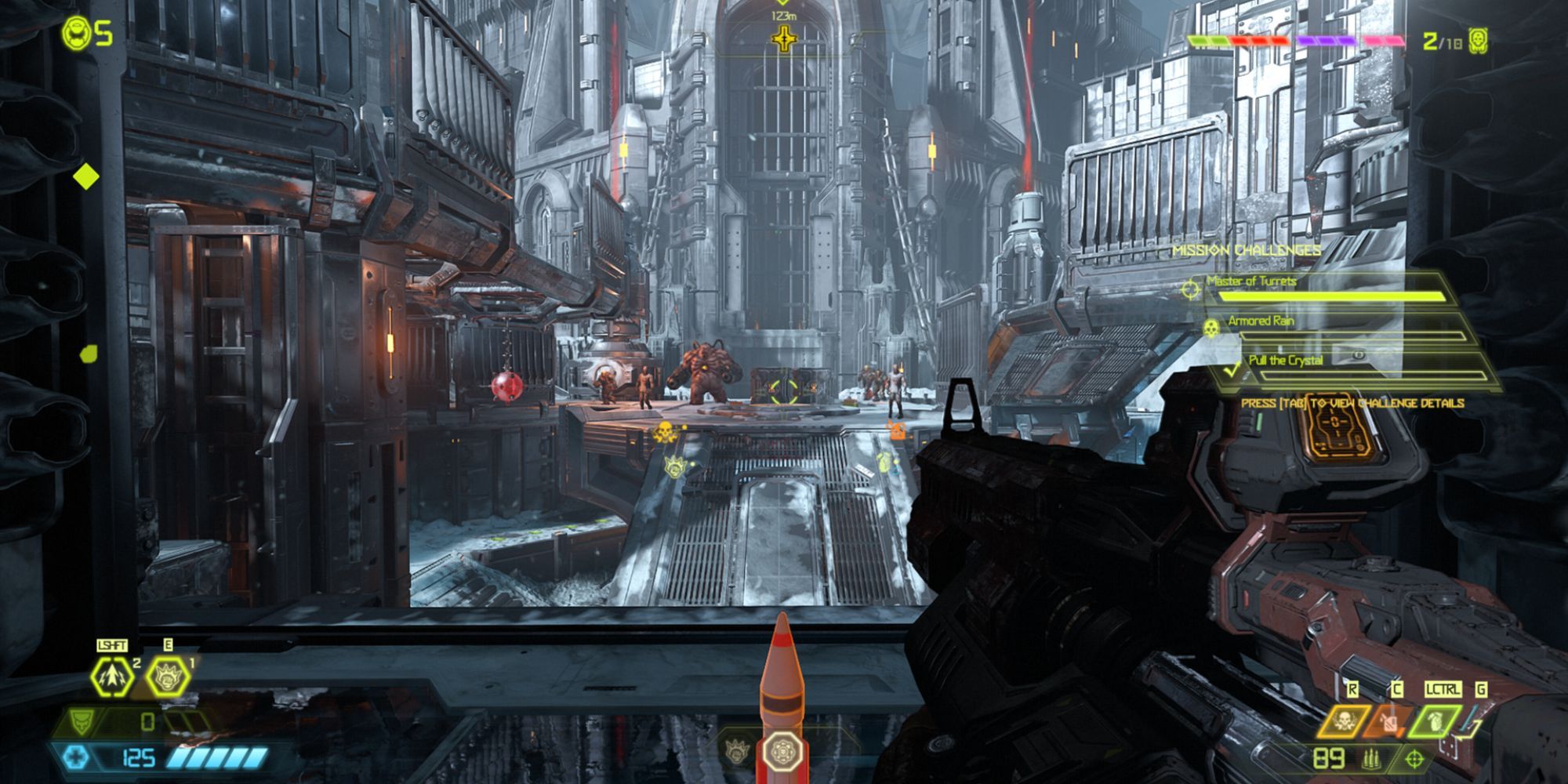Viewport: 1568px width, 784px height.
Task: Click the blue health cross icon
Action: tap(75, 755)
